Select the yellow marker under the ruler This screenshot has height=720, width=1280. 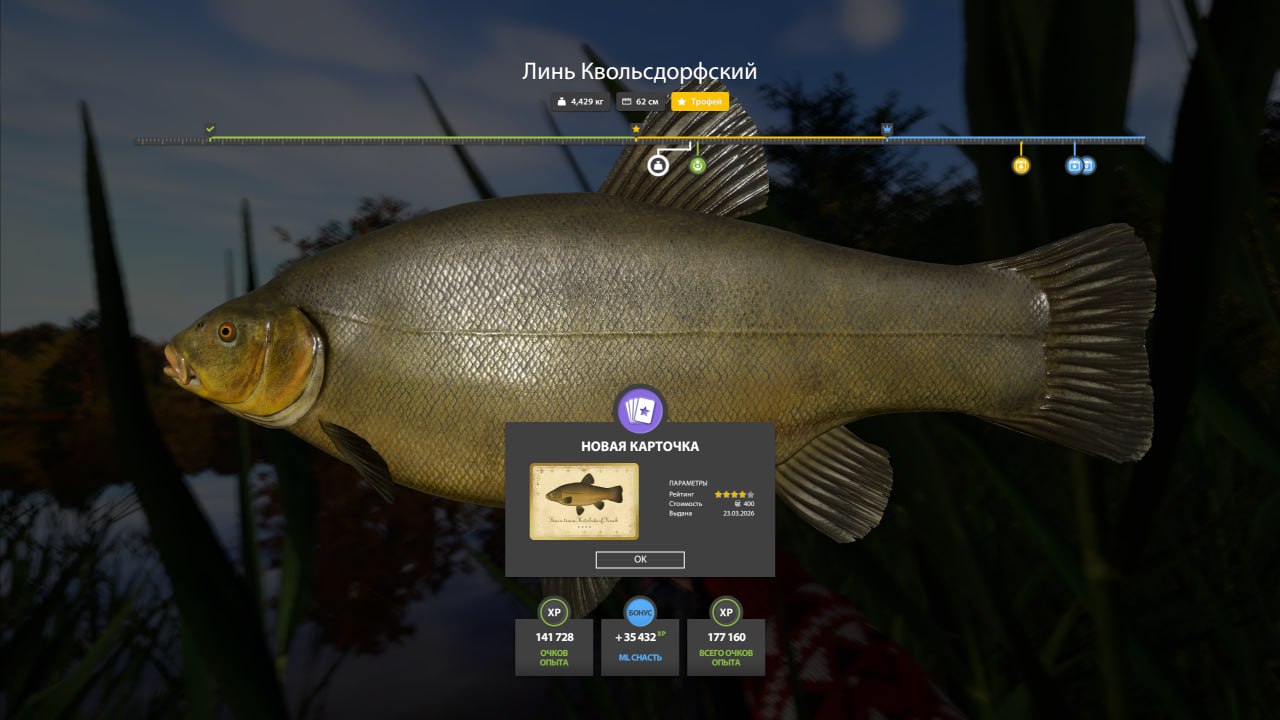click(x=1021, y=166)
